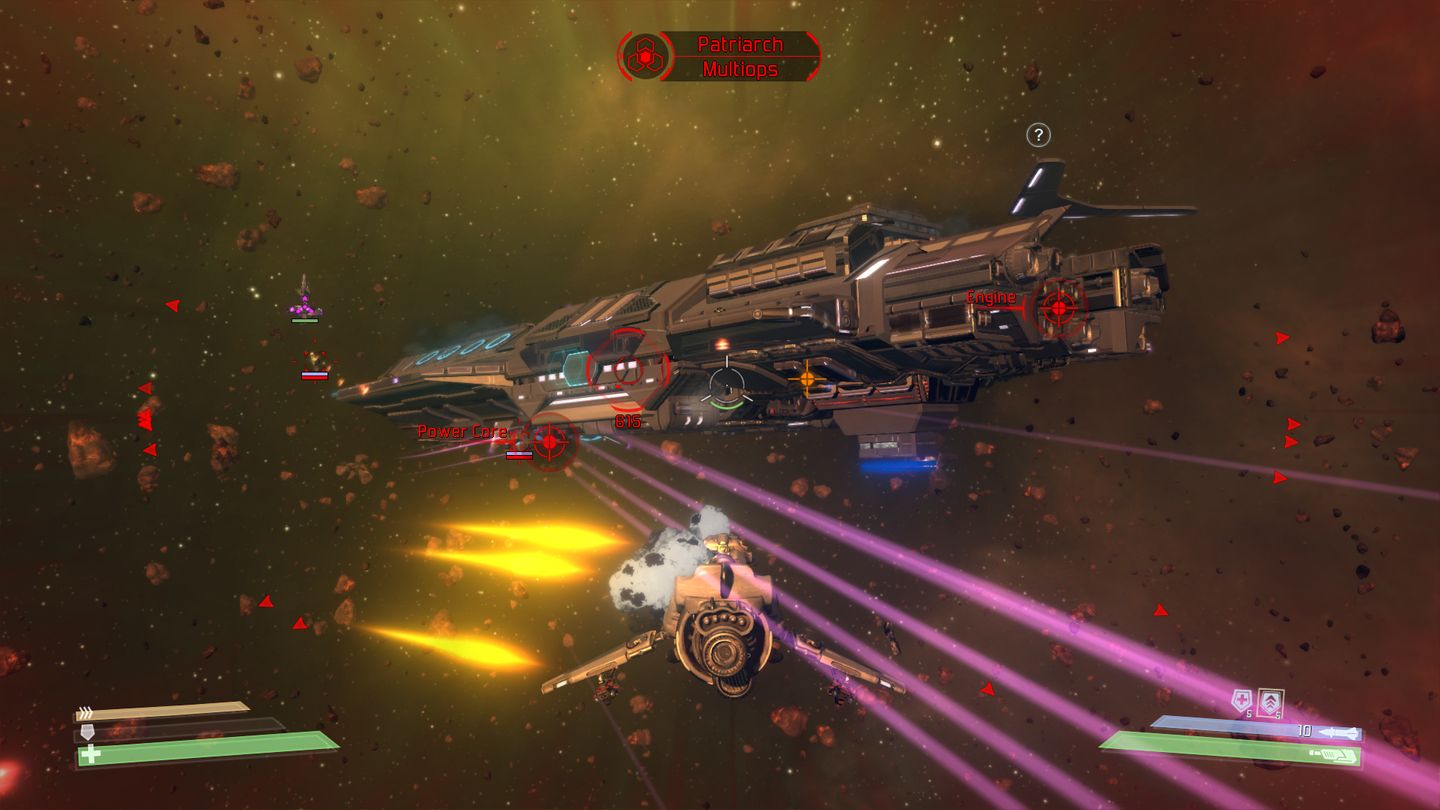Click the missile icon beside the 10 counter
Image resolution: width=1440 pixels, height=810 pixels.
(x=1338, y=732)
